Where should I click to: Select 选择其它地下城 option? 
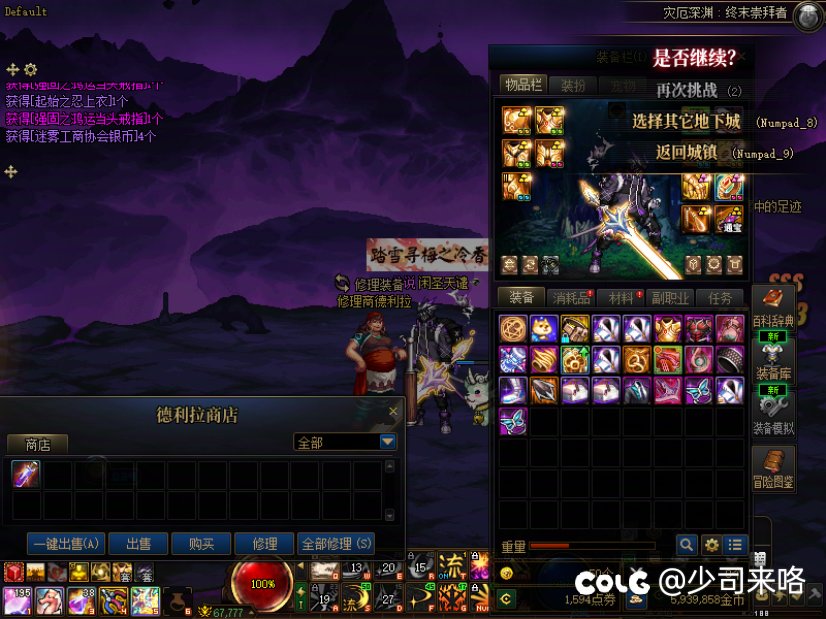(686, 122)
